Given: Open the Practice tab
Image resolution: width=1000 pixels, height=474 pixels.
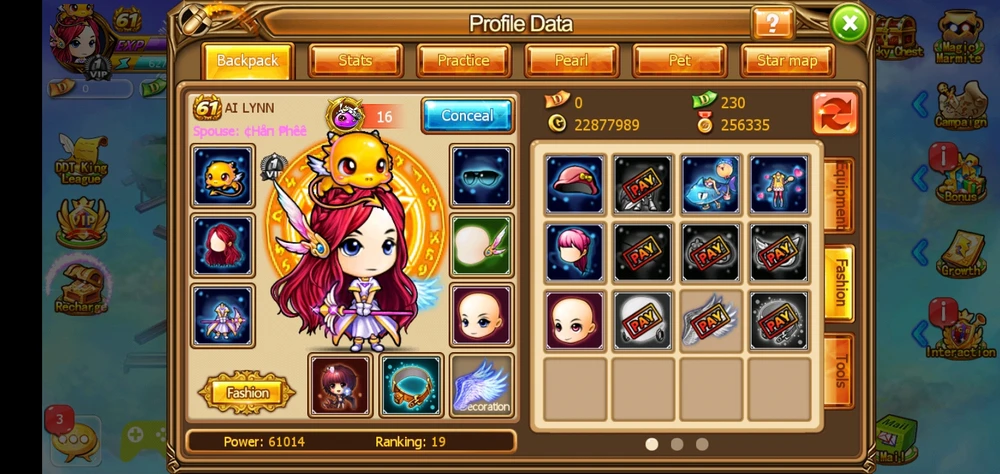Looking at the screenshot, I should tap(463, 61).
